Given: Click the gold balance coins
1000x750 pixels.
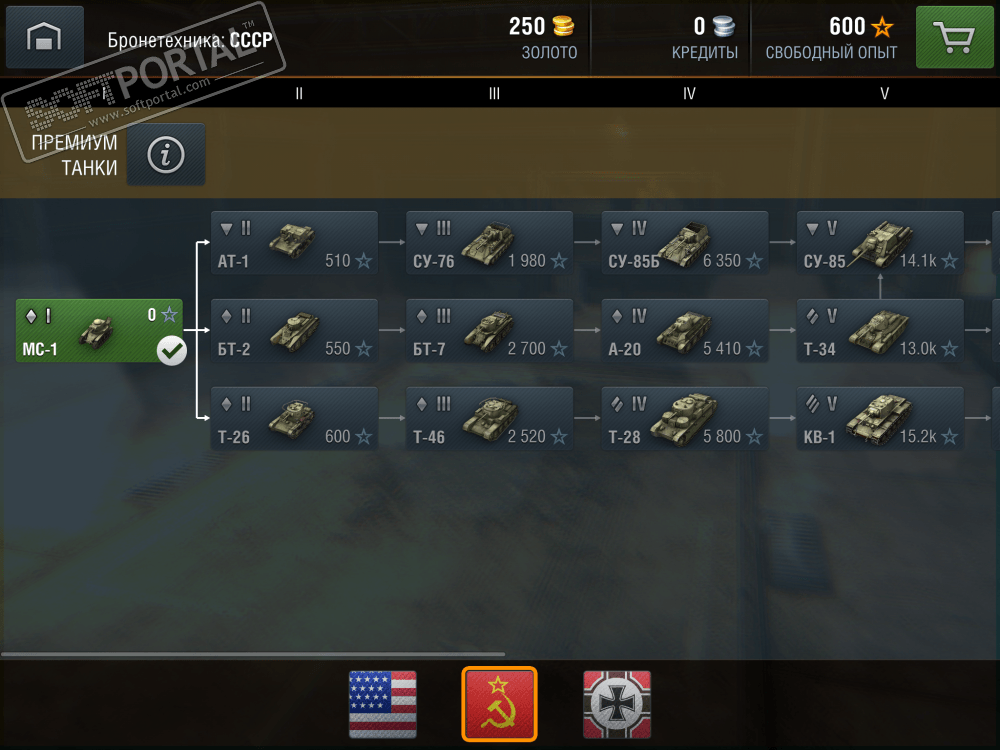Looking at the screenshot, I should click(564, 27).
